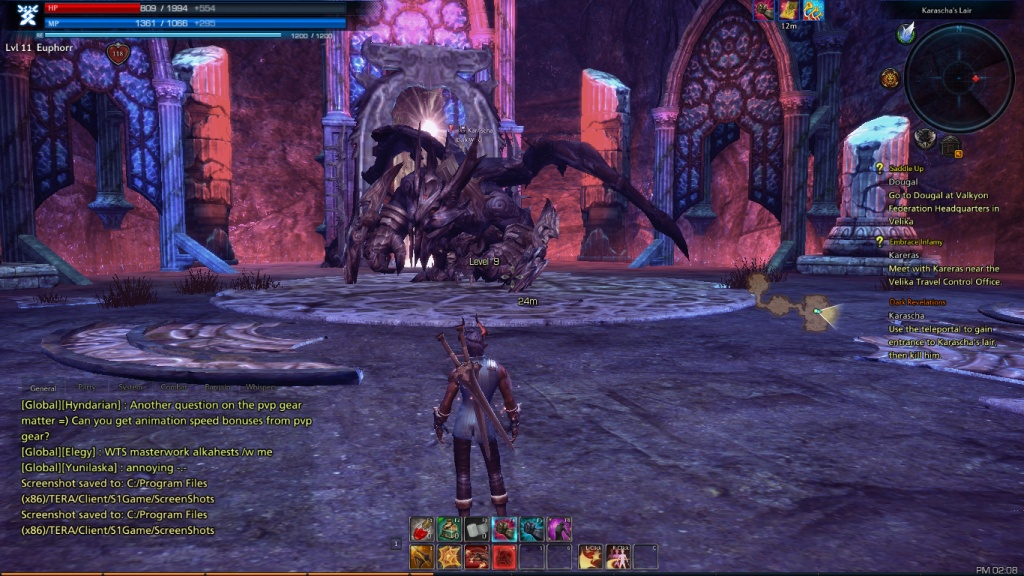Activate the purple shadowy figure skill
This screenshot has width=1024, height=576.
coord(558,529)
